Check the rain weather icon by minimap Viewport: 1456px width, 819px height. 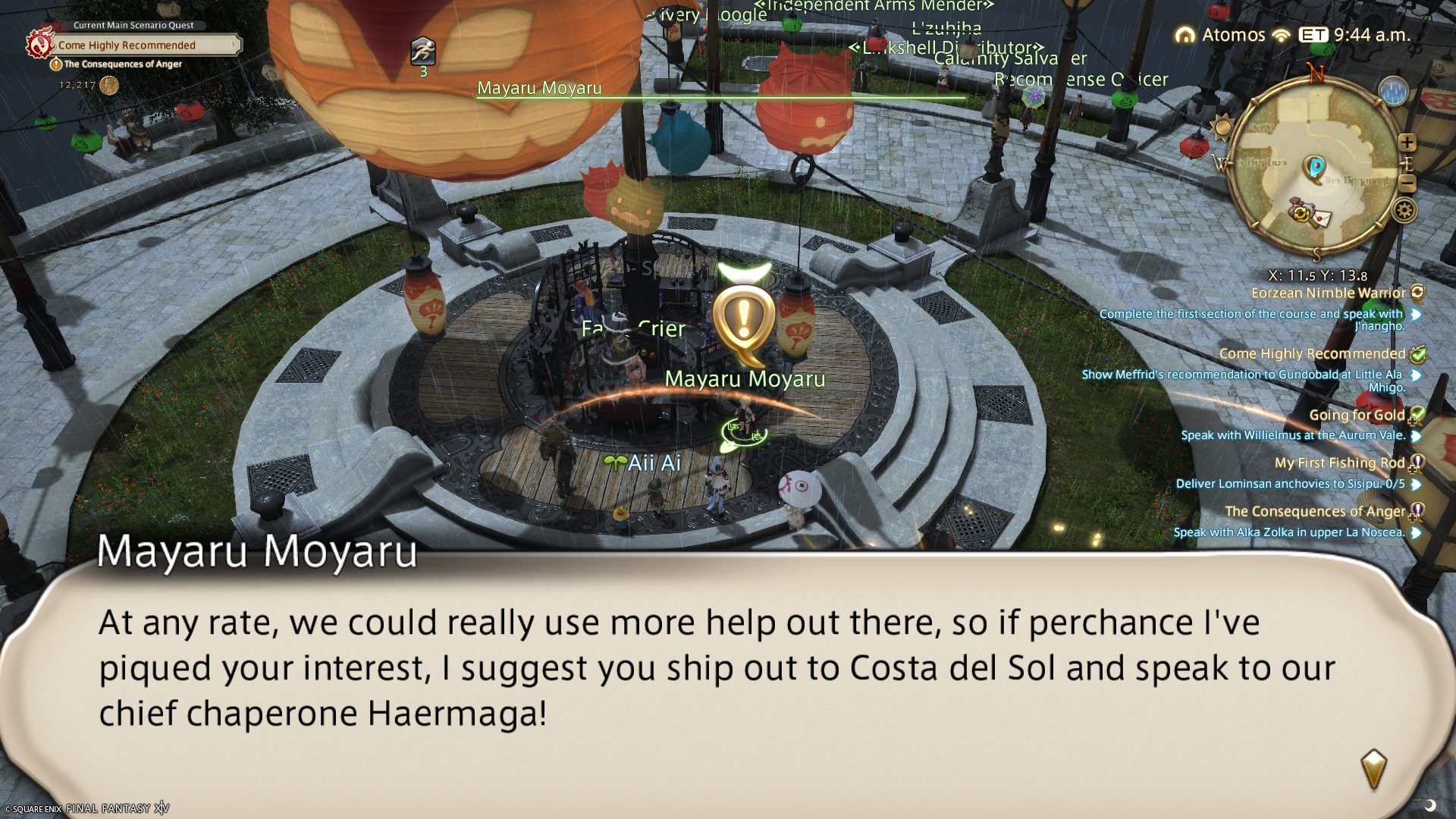(x=1393, y=92)
